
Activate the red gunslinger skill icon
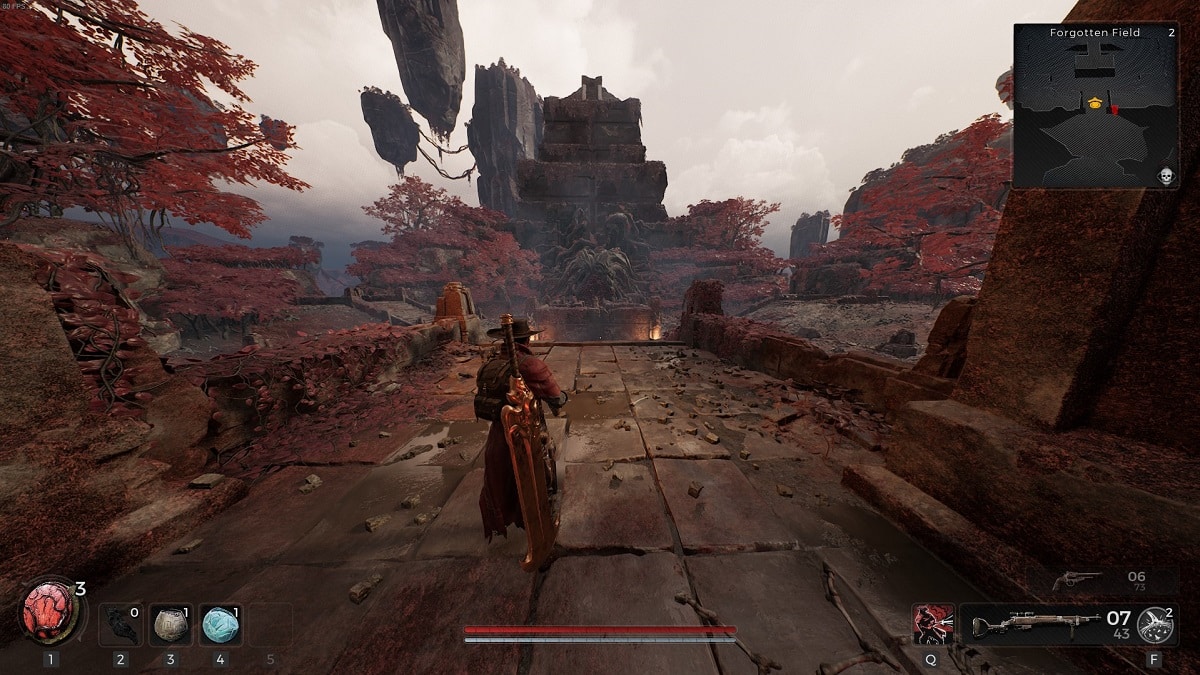[932, 624]
